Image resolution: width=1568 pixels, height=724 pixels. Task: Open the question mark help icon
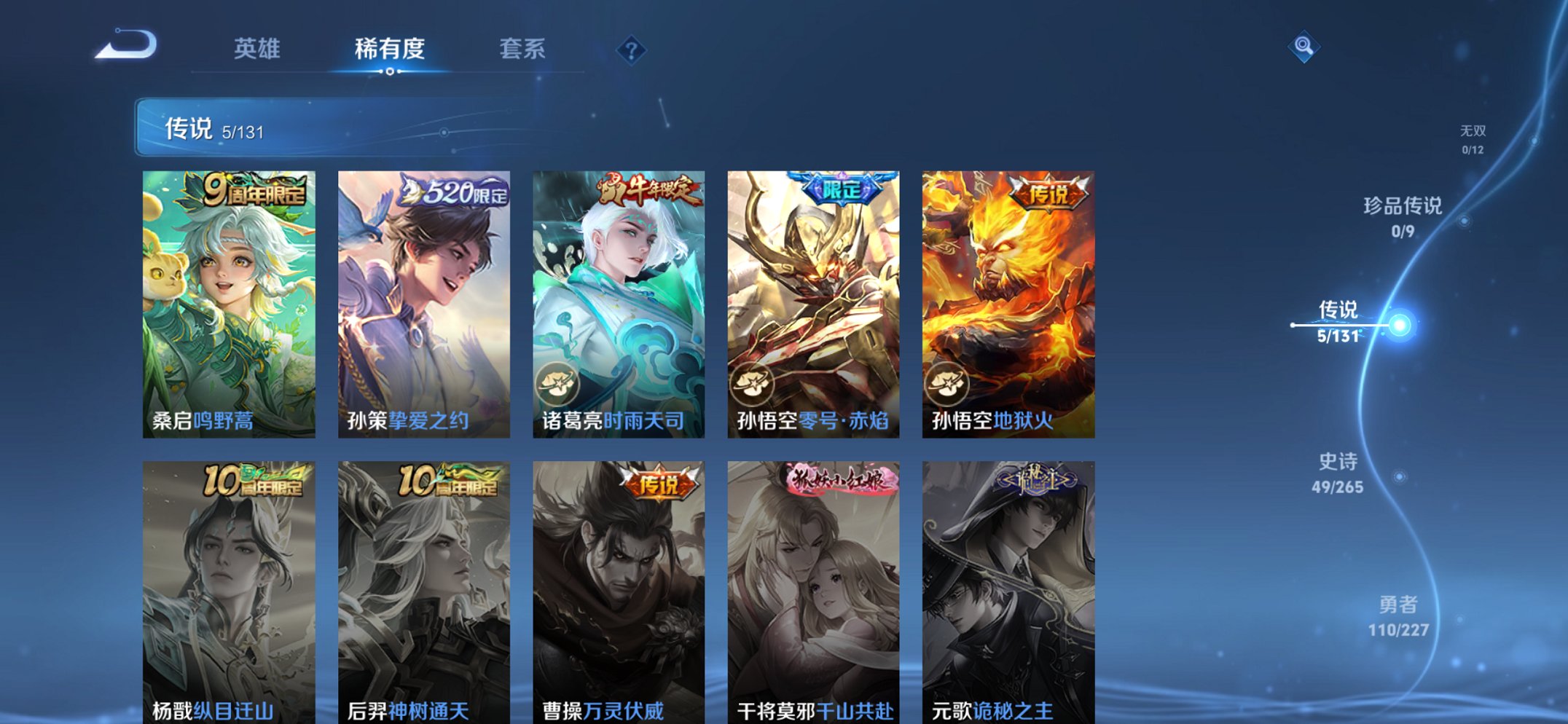pos(631,50)
